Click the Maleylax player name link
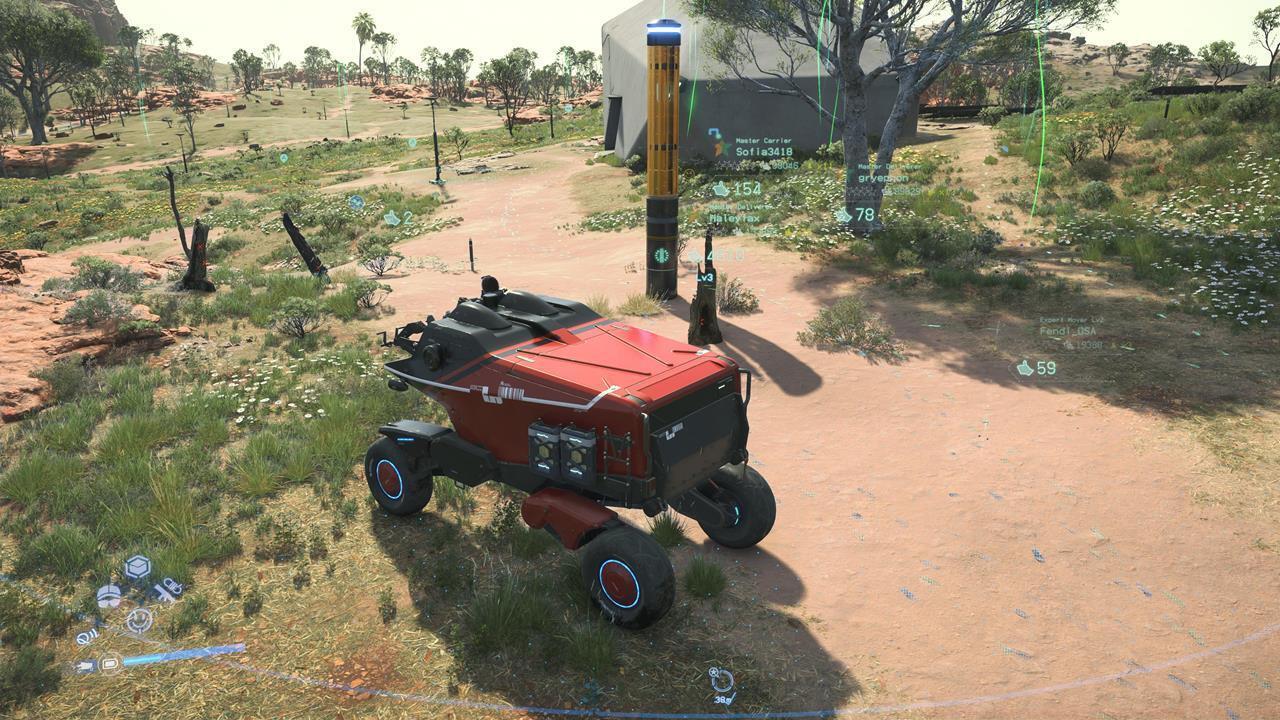This screenshot has height=720, width=1280. tap(735, 218)
